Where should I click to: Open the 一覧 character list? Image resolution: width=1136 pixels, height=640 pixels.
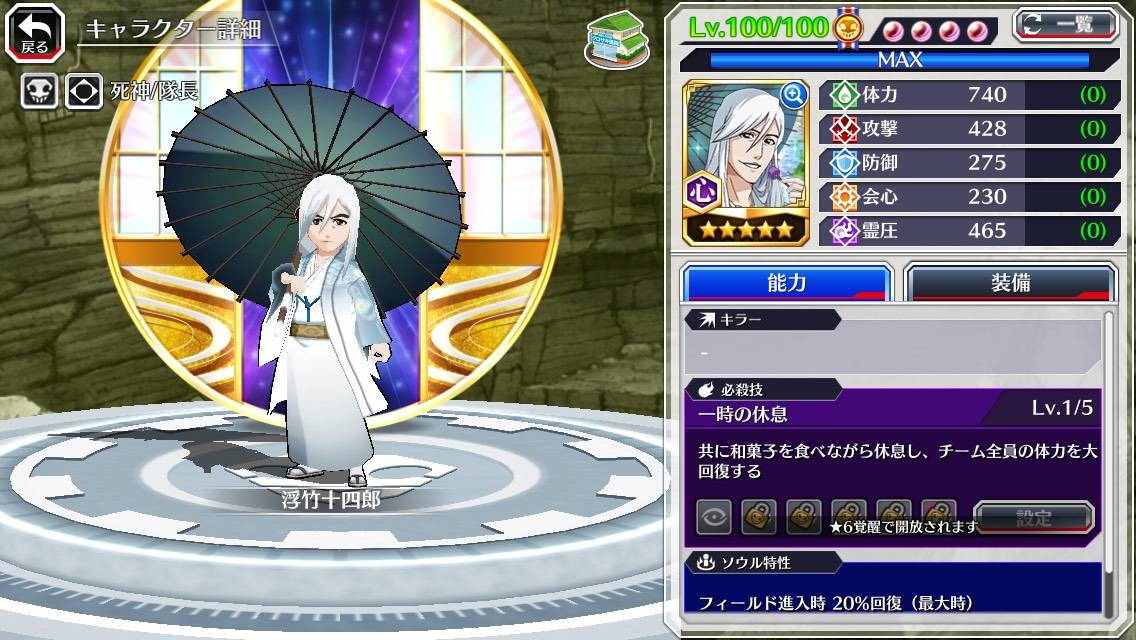[x=1065, y=25]
